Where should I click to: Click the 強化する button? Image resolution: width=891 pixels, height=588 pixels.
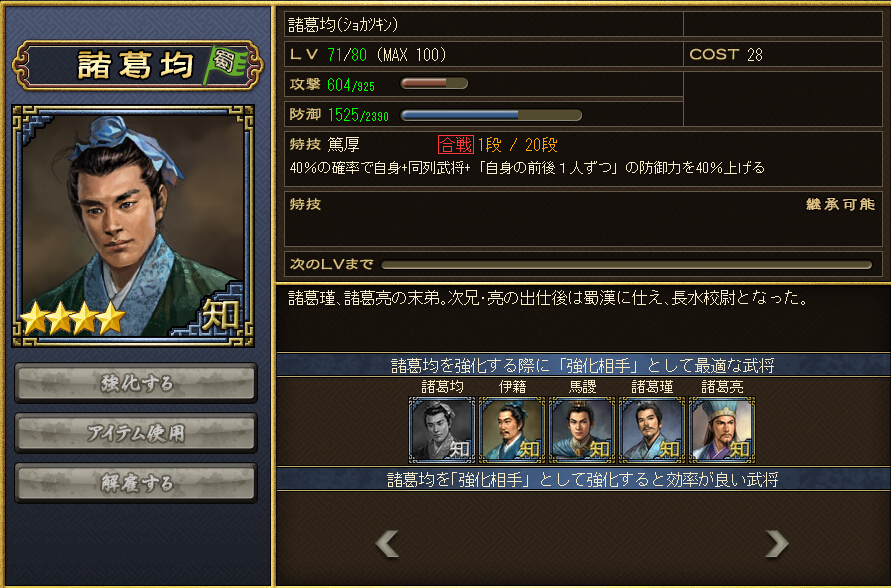[x=136, y=383]
